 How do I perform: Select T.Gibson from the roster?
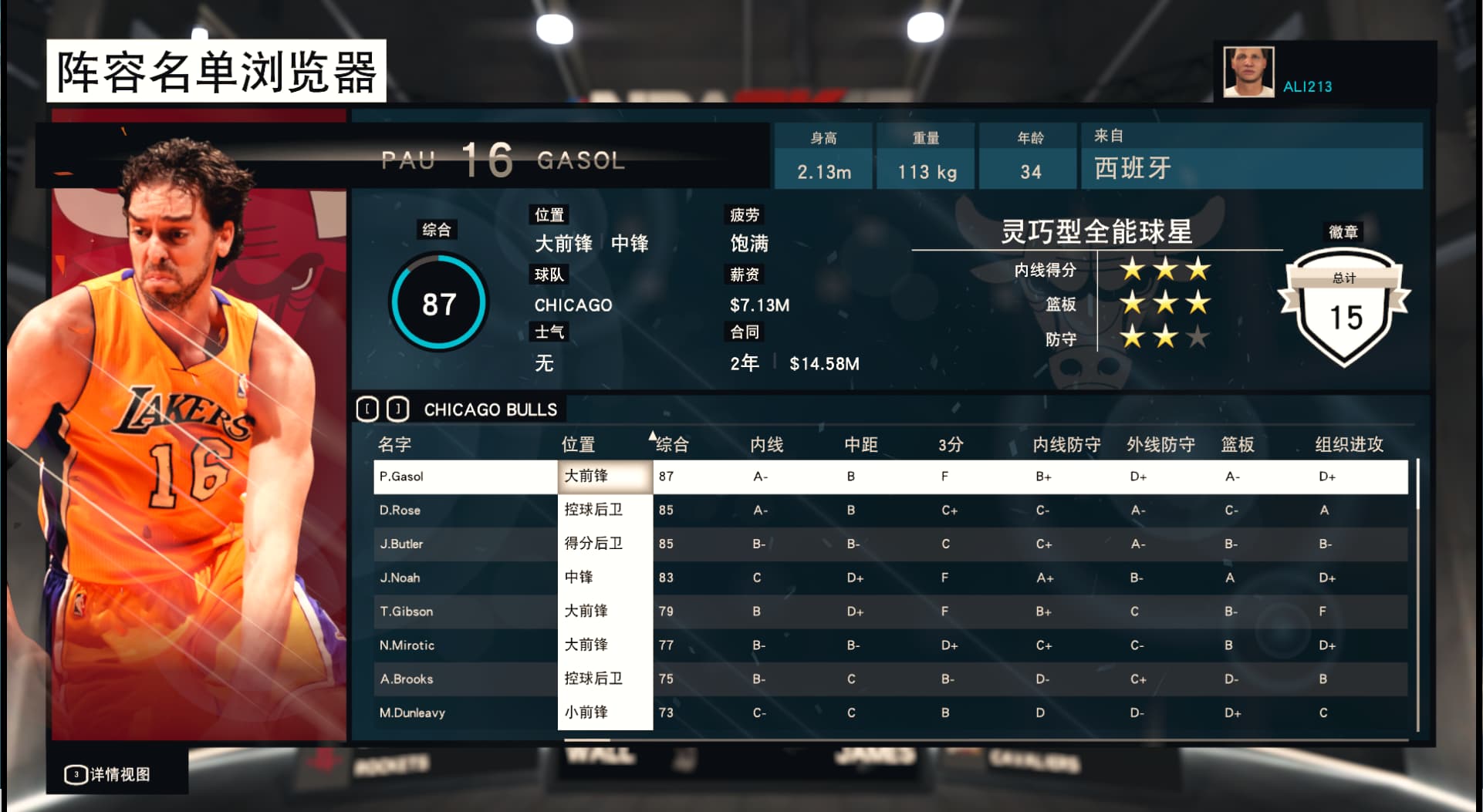point(406,612)
